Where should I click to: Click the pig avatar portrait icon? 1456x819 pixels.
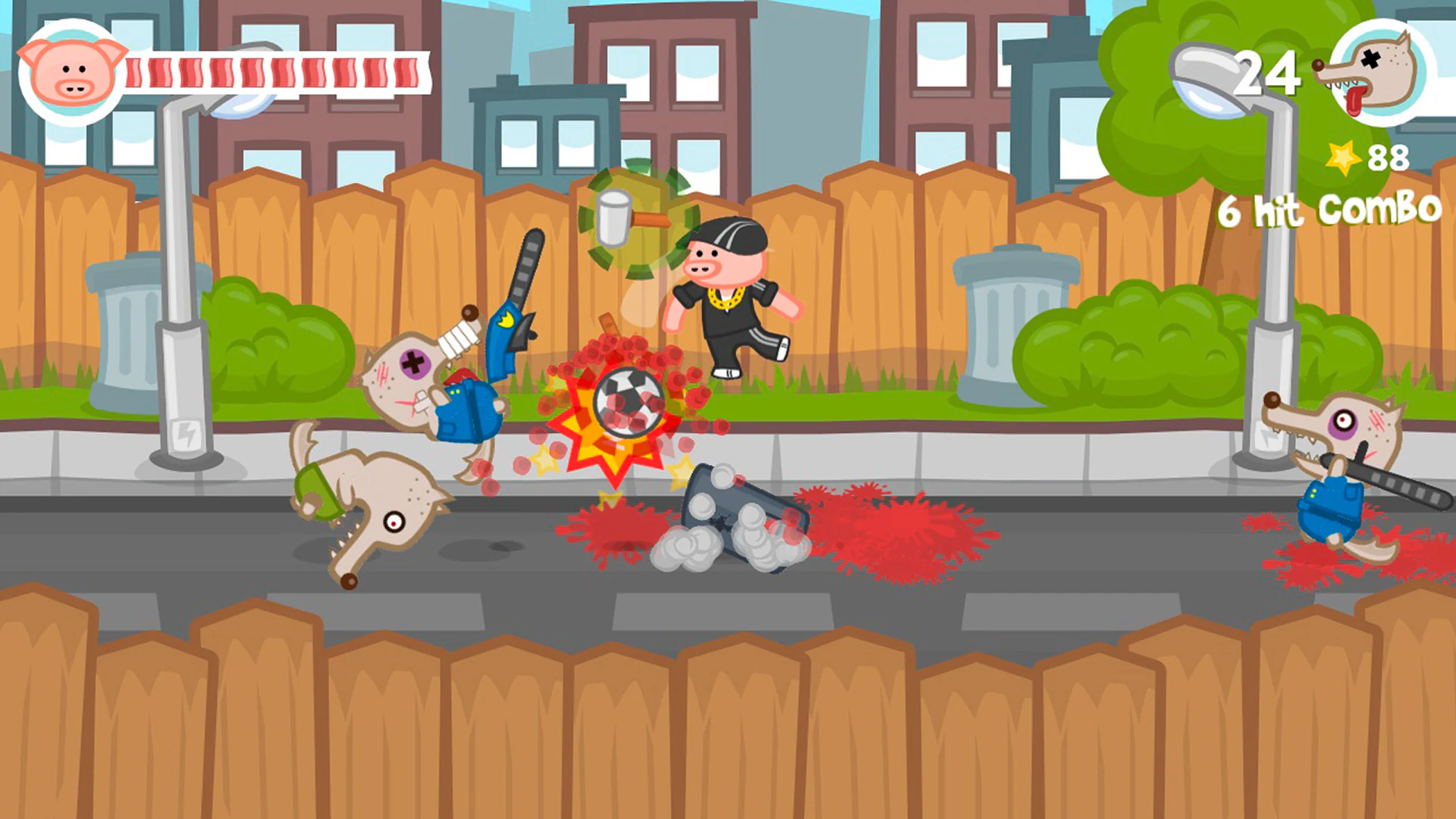(72, 72)
